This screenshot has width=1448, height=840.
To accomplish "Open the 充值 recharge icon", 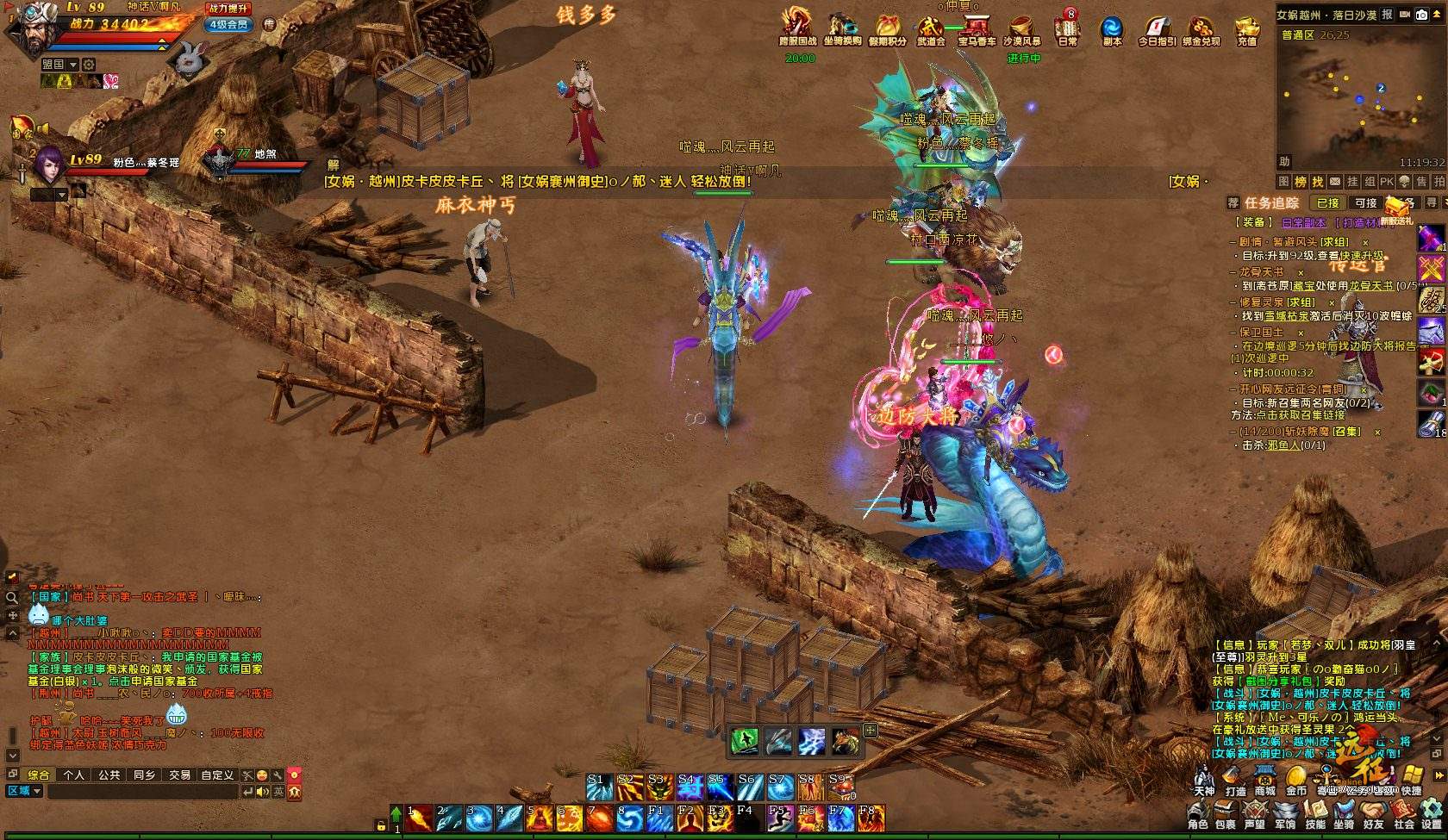I will (x=1246, y=29).
